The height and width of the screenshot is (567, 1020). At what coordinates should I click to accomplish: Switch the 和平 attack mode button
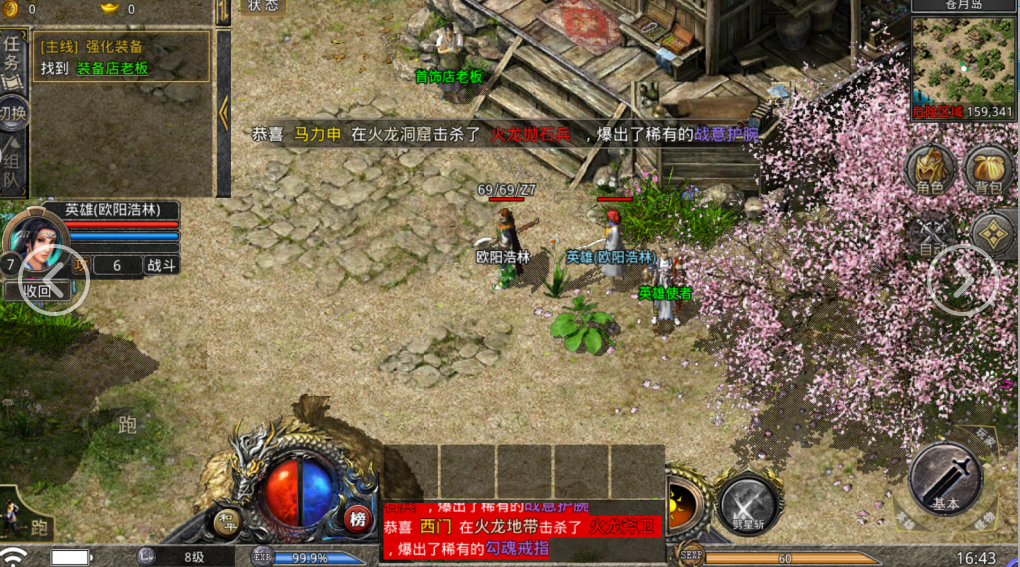[228, 521]
